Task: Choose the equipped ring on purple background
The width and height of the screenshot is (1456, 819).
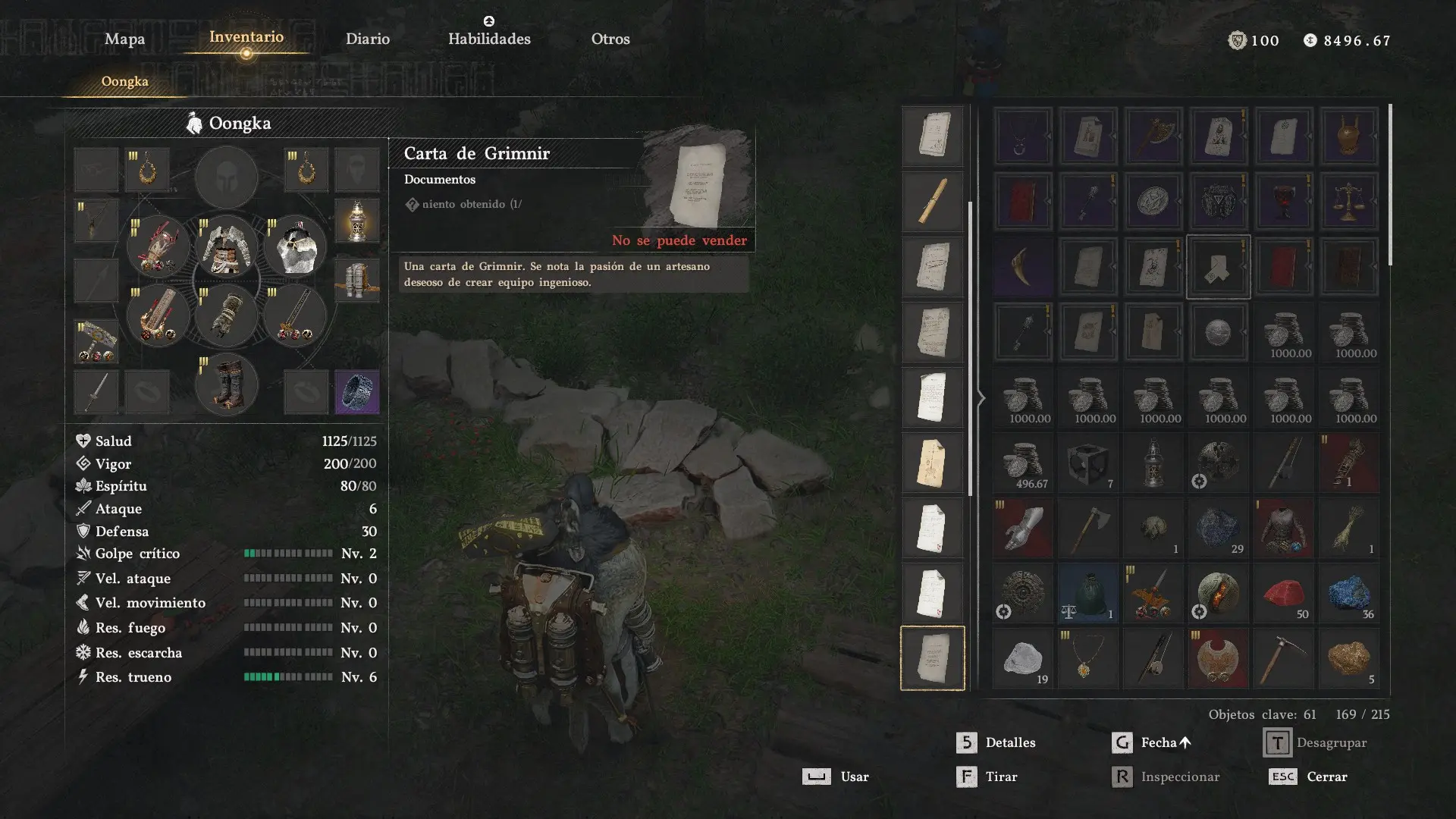Action: point(356,391)
